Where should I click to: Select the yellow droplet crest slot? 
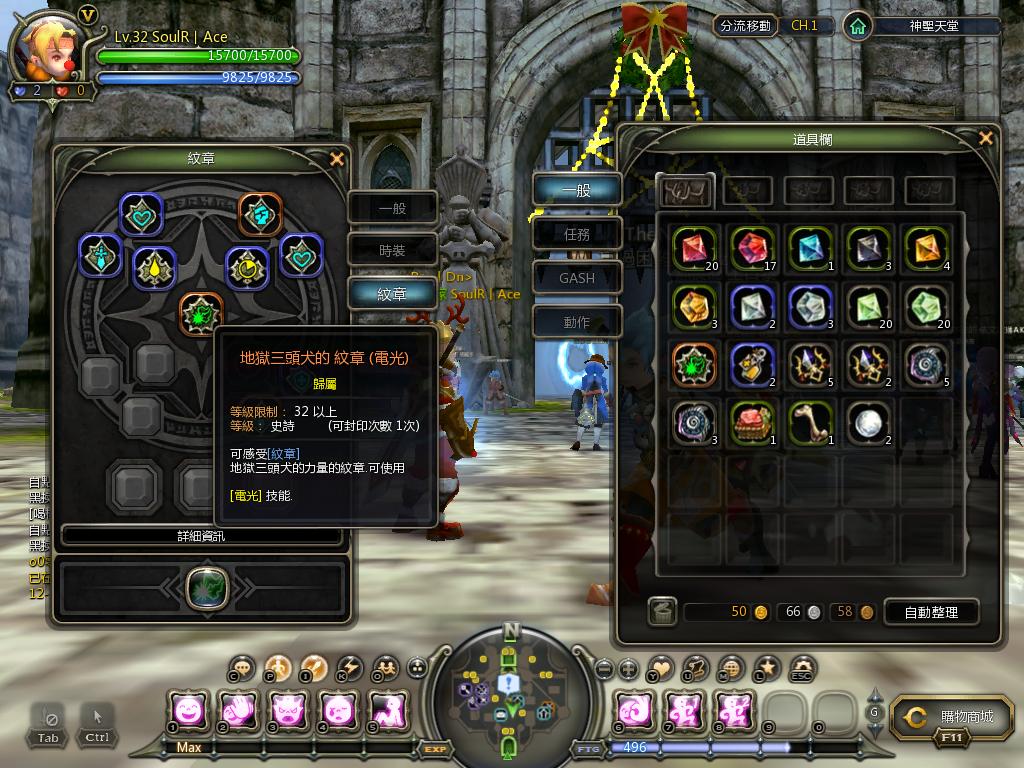coord(154,266)
